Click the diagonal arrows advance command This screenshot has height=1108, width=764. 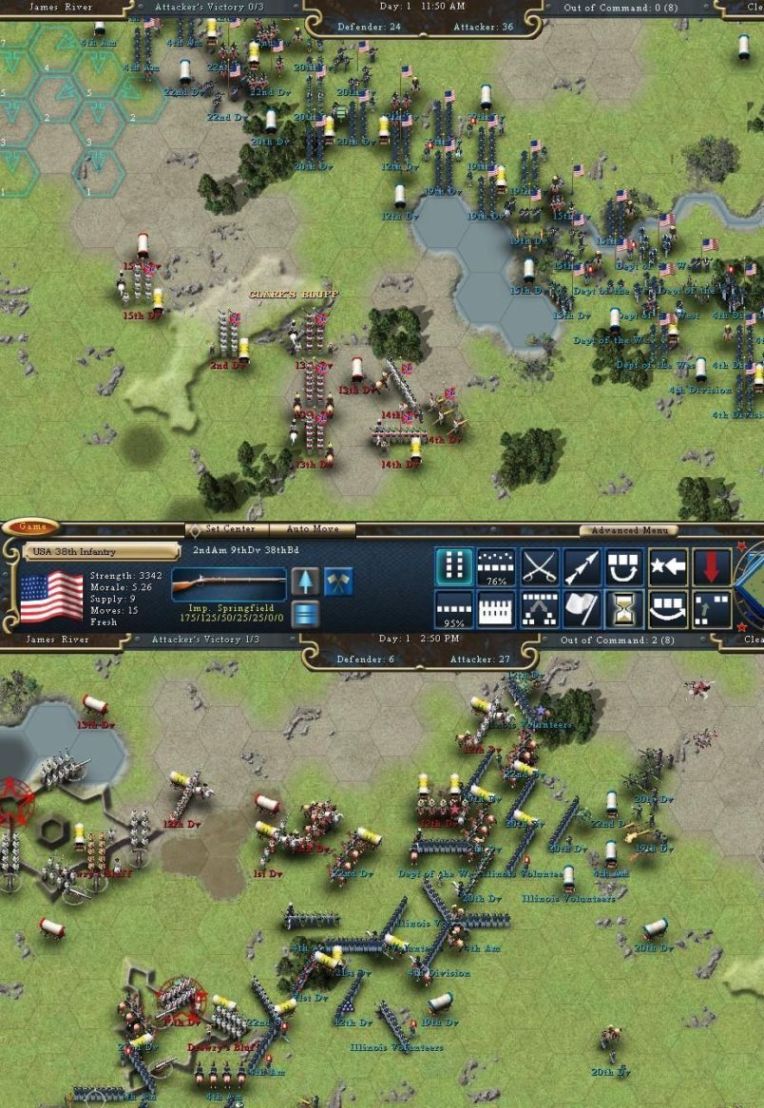click(x=582, y=567)
